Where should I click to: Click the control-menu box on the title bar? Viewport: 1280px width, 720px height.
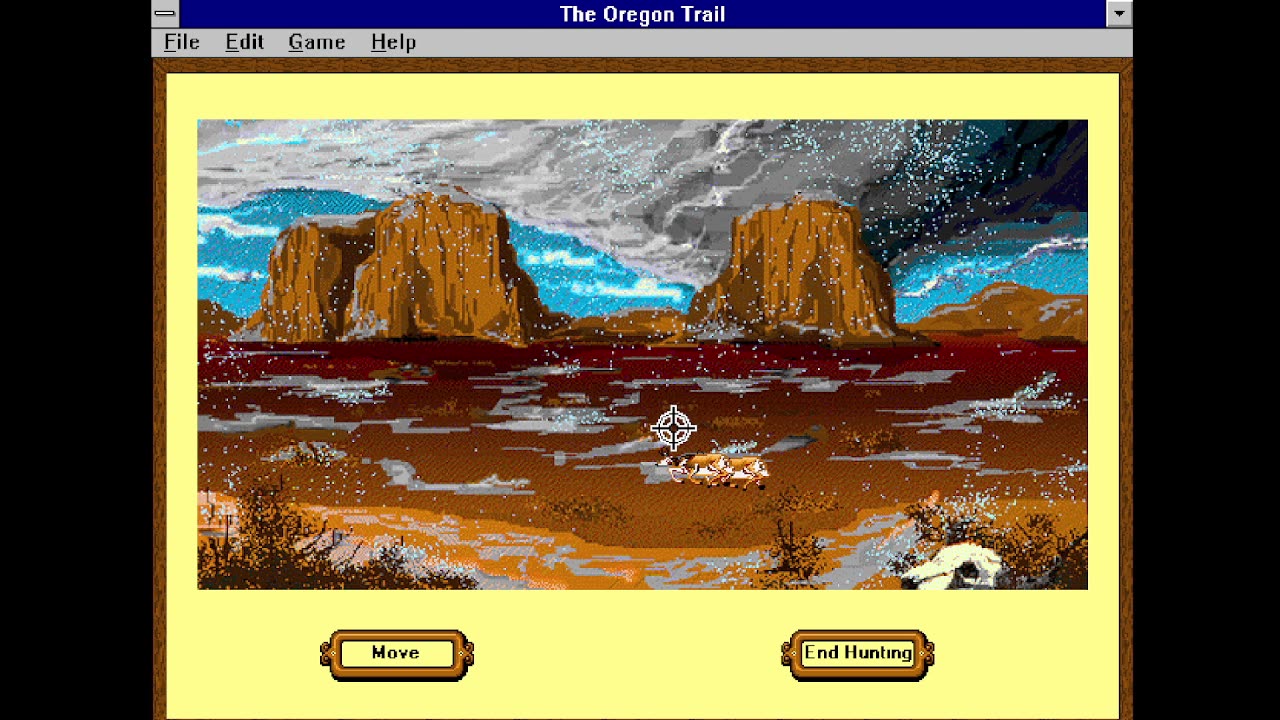(x=163, y=14)
